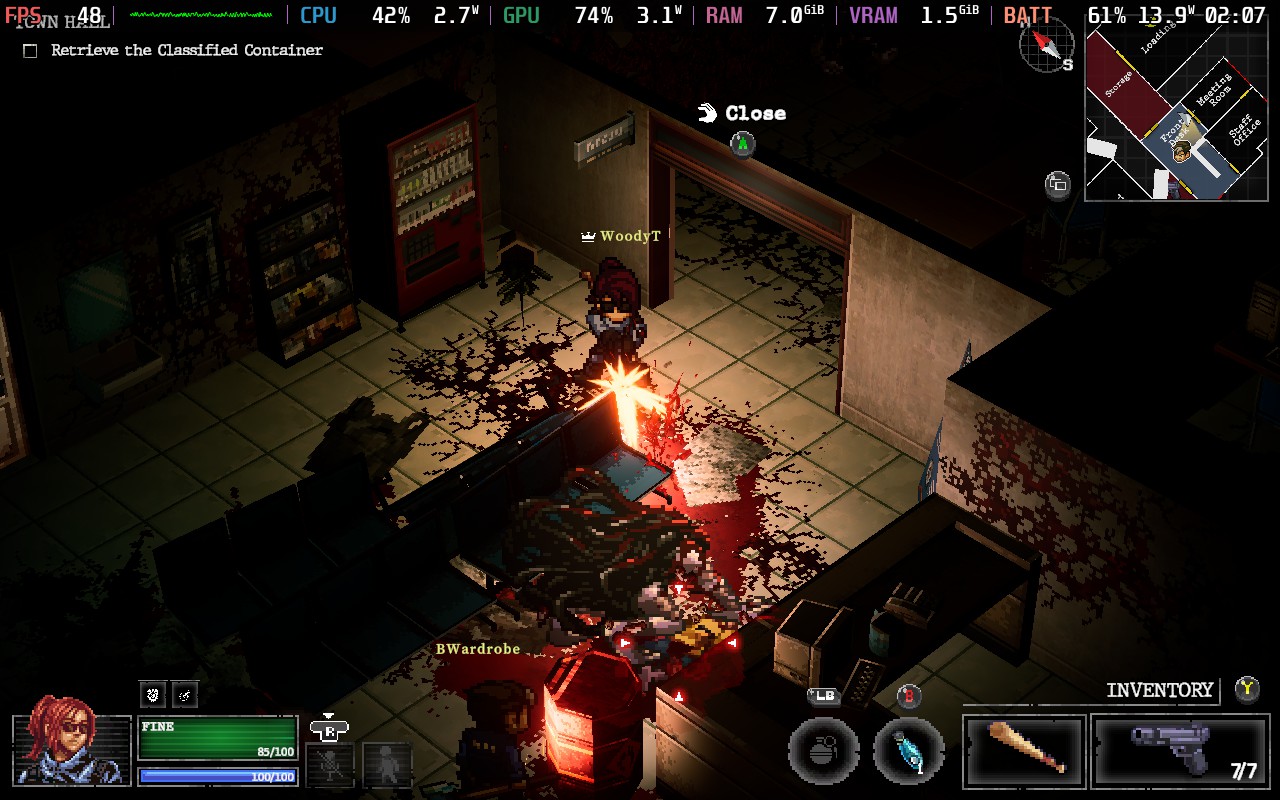Select the second status effect icon
The width and height of the screenshot is (1280, 800).
185,693
